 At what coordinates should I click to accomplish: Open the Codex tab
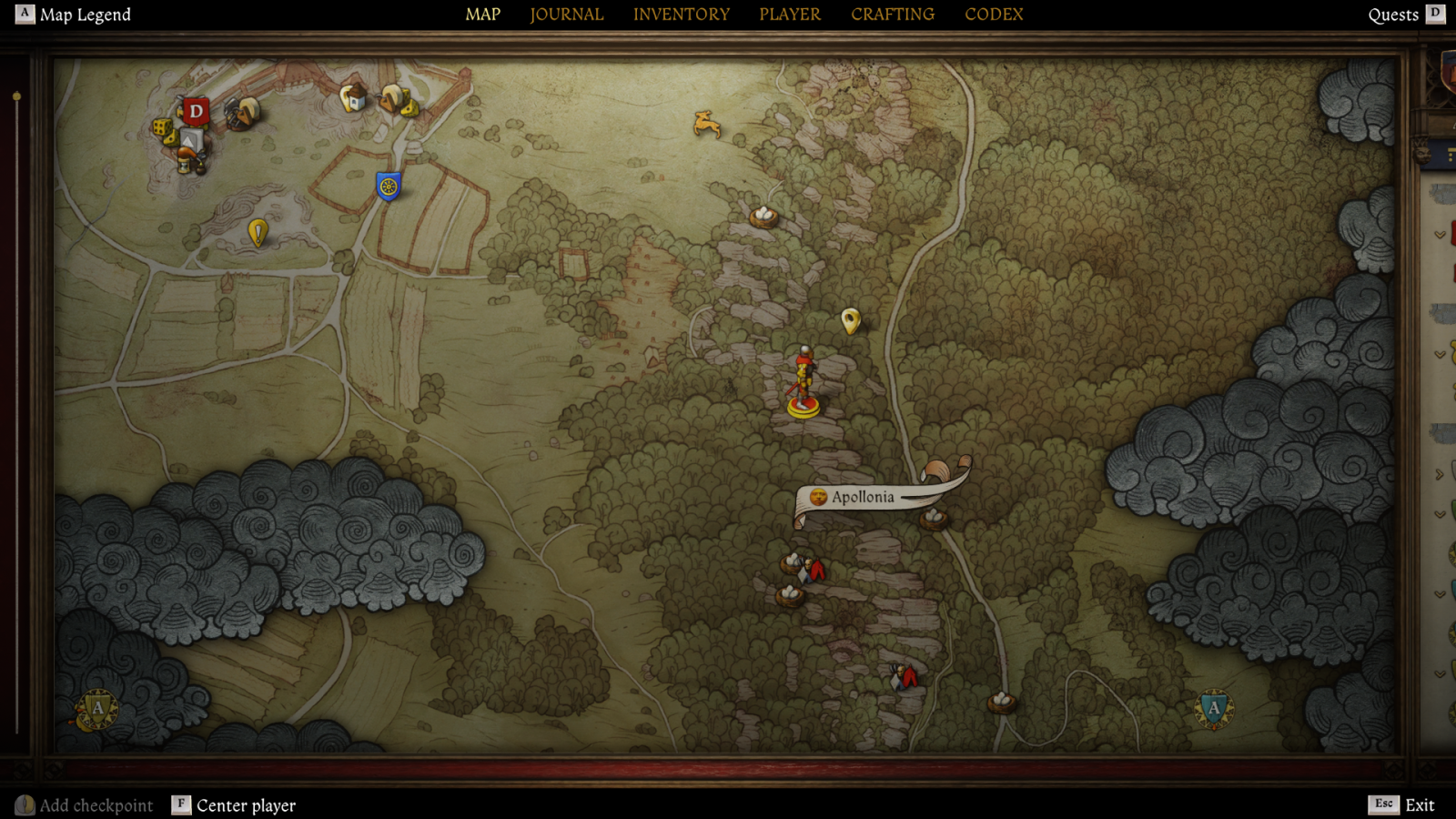tap(994, 15)
